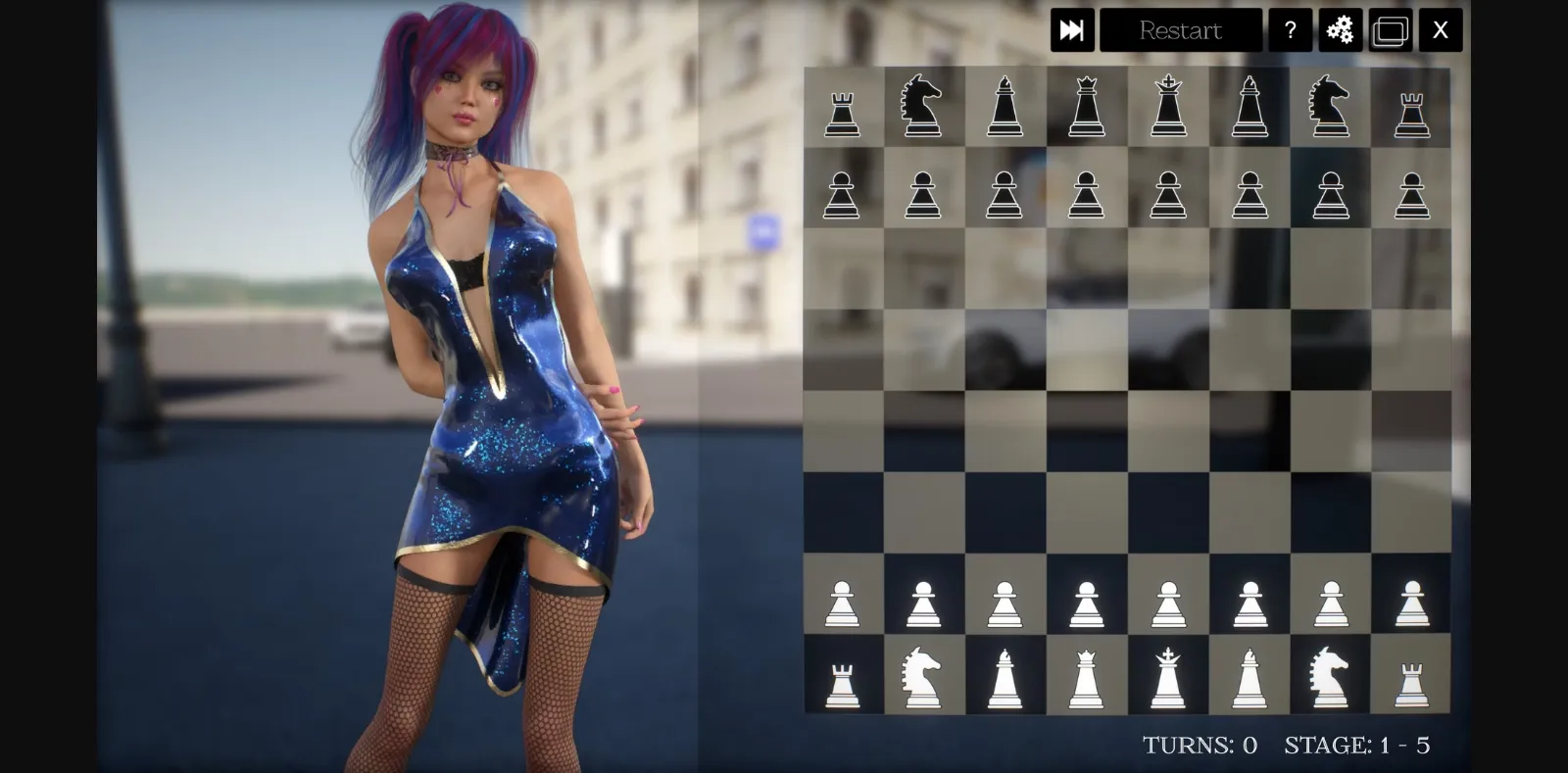Close the game with the X button

pyautogui.click(x=1440, y=30)
